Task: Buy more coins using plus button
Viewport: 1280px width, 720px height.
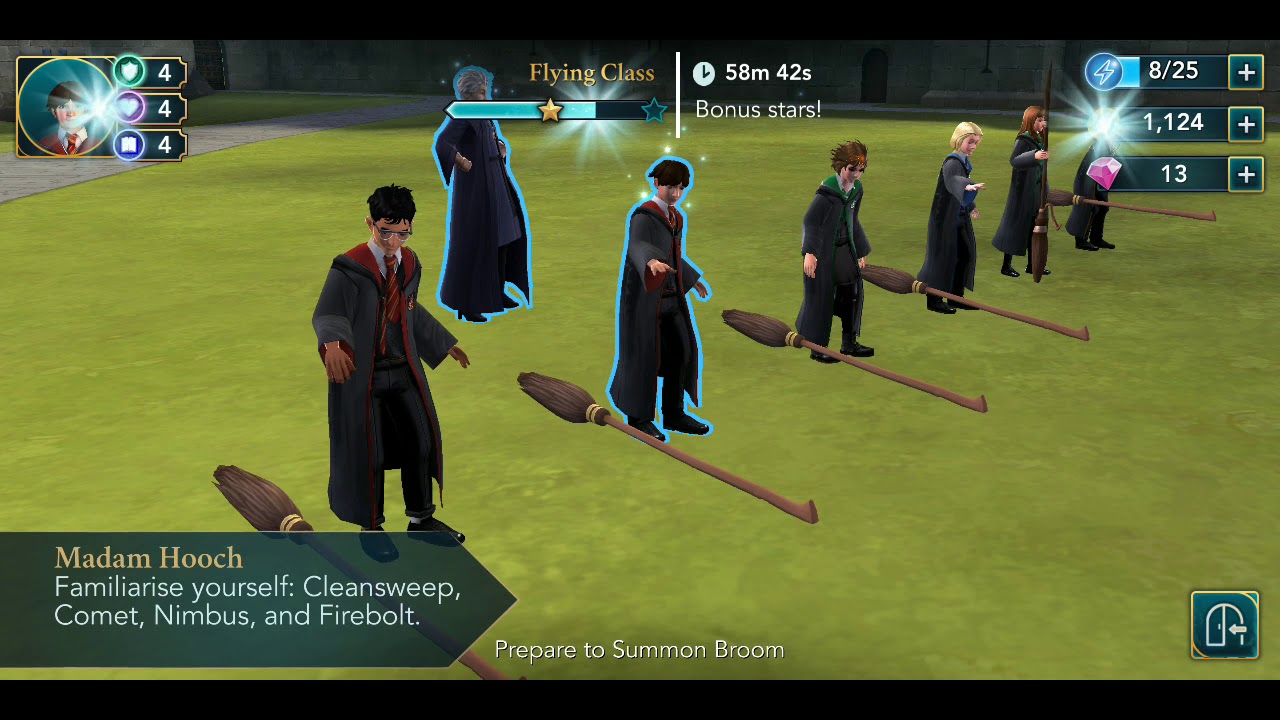Action: [1246, 124]
